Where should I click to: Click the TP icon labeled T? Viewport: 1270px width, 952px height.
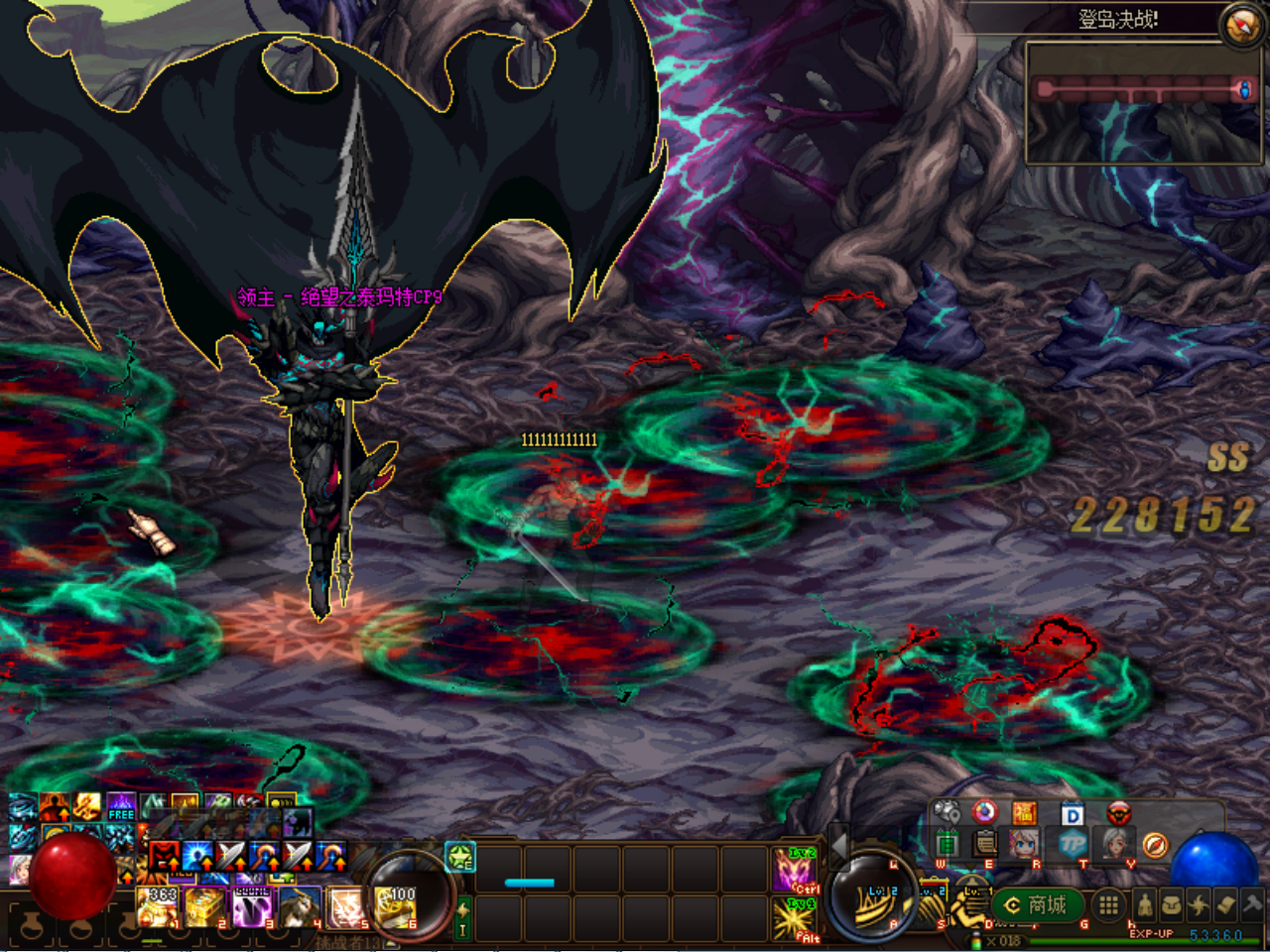[x=1075, y=845]
